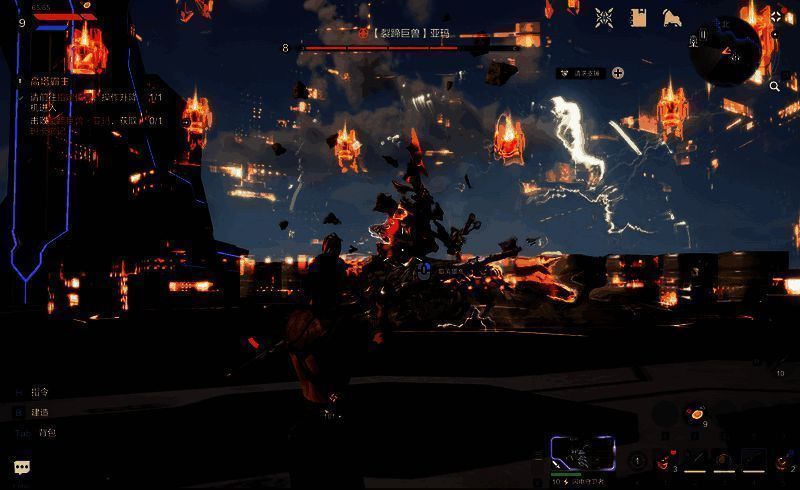This screenshot has width=800, height=490.
Task: Click the four-arrow icon above the minimap
Action: (x=776, y=16)
